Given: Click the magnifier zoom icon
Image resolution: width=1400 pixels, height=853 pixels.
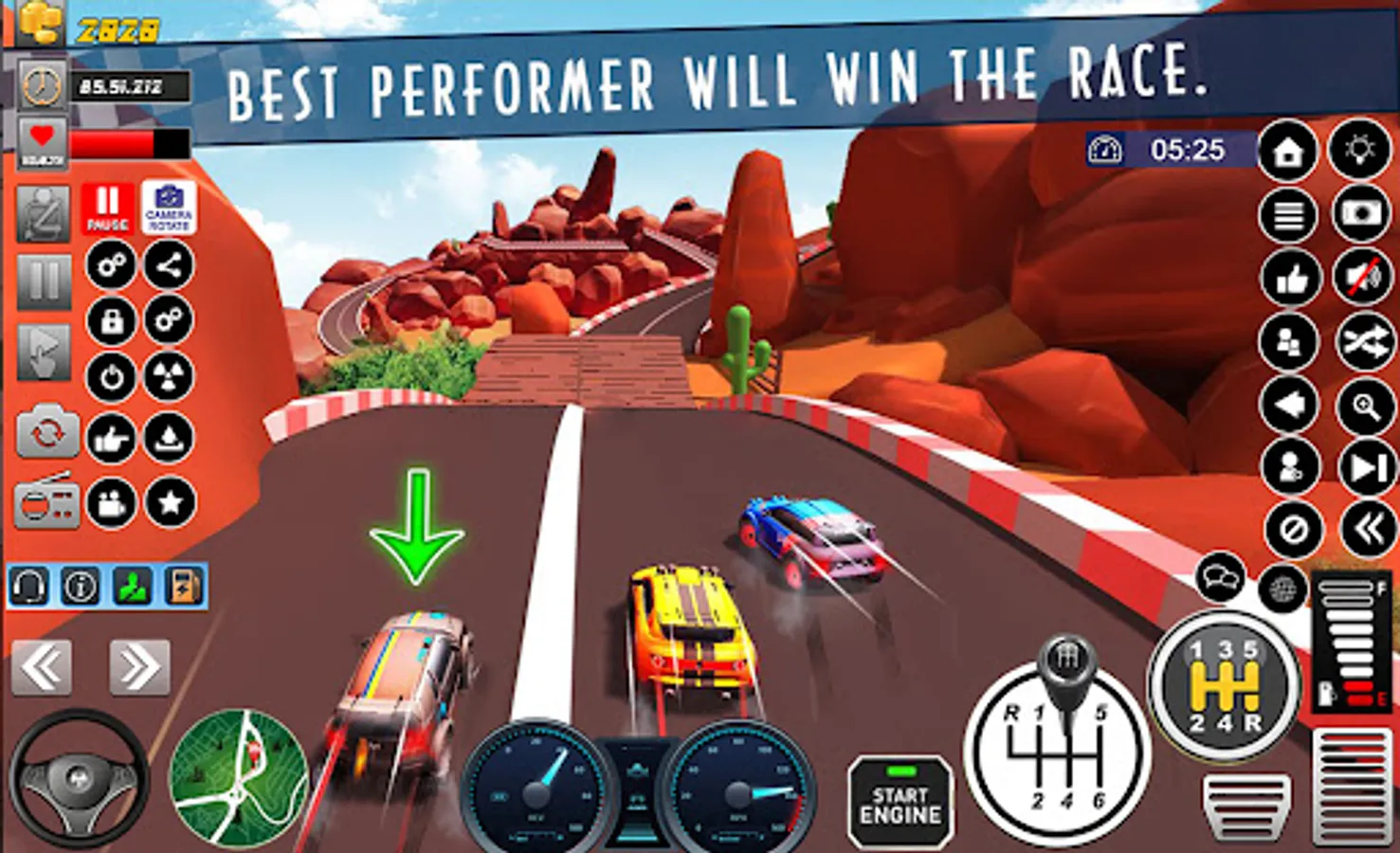Looking at the screenshot, I should tap(1365, 407).
